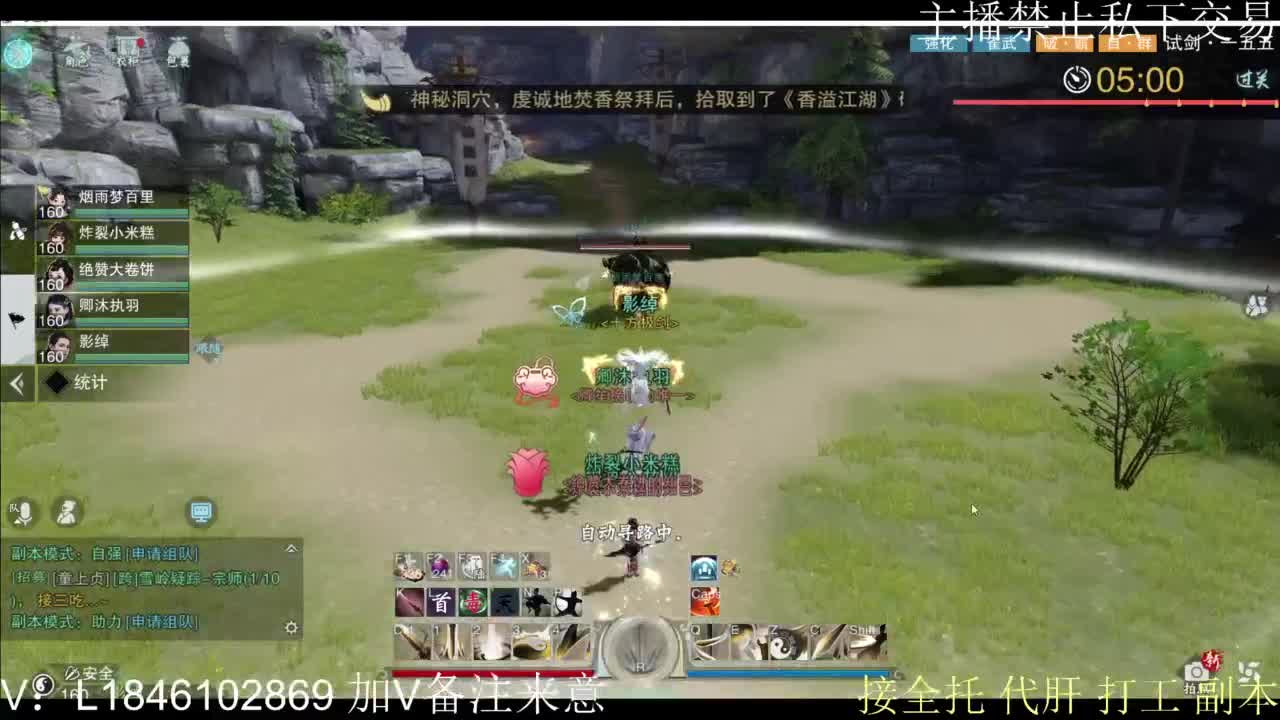This screenshot has width=1280, height=720.
Task: Collapse the chat panel with the up chevron
Action: (291, 549)
